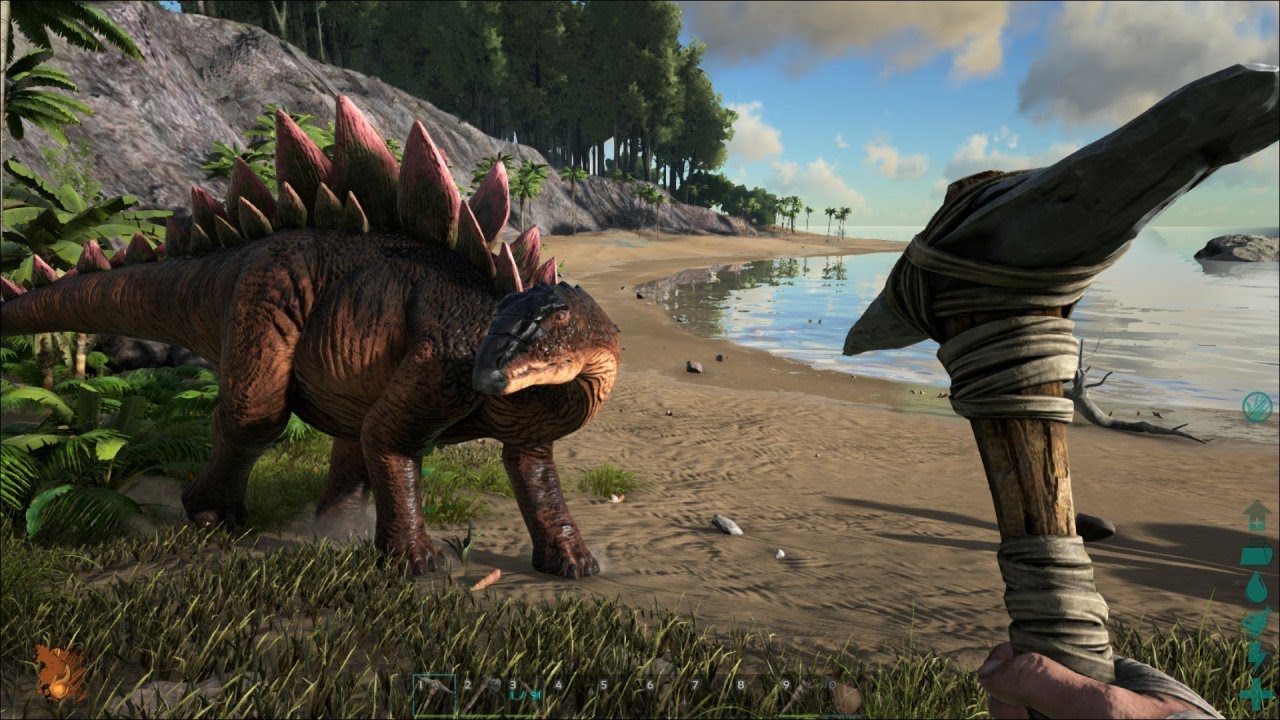This screenshot has width=1280, height=720.
Task: Click the lightning bolt stamina icon
Action: [1256, 656]
